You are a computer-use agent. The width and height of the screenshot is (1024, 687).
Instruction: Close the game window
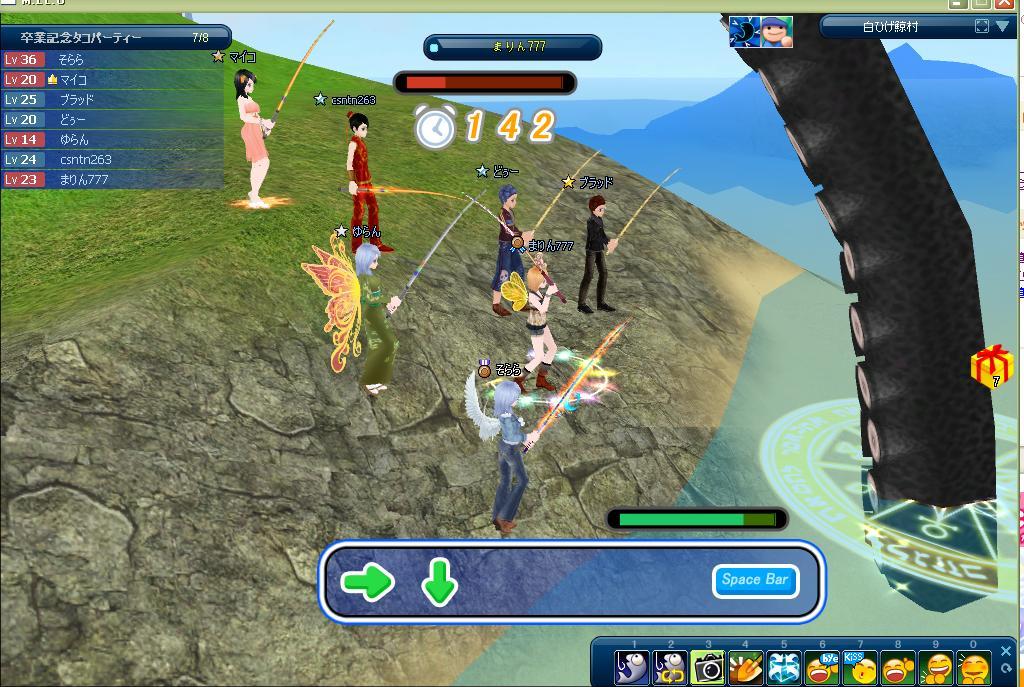point(1007,4)
